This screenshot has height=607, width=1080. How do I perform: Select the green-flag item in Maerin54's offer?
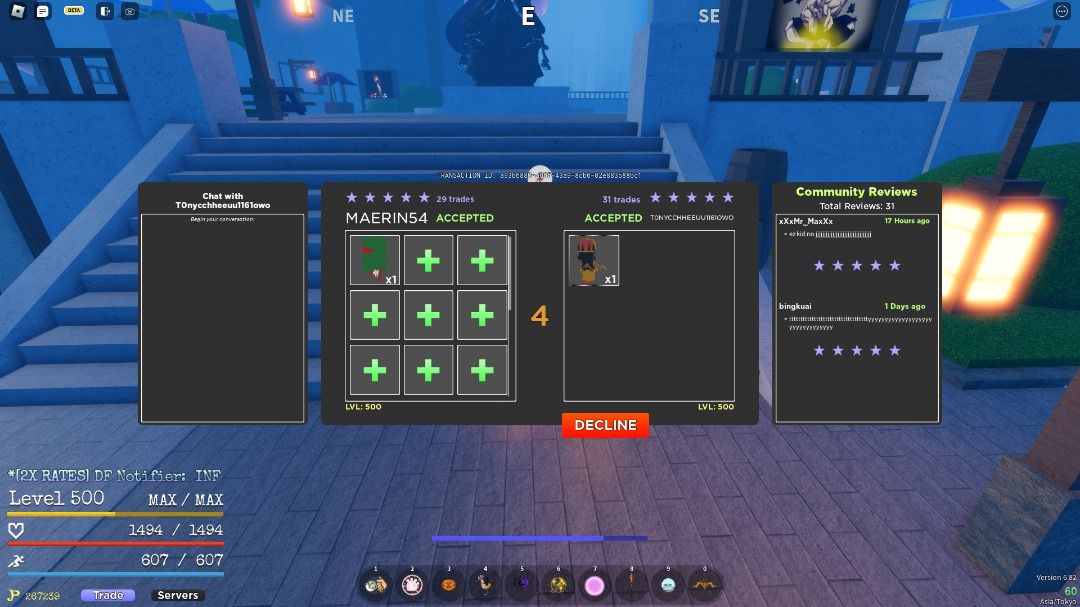(375, 260)
